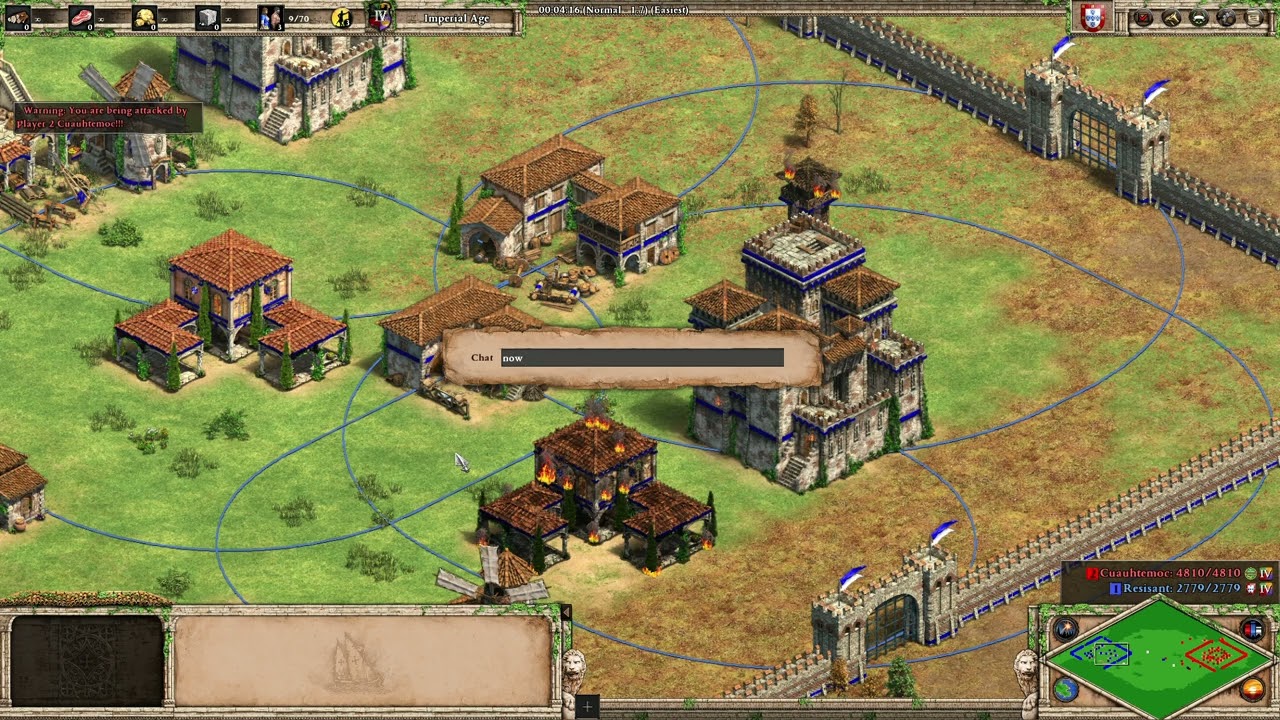Click the golden horn button in top bar
Image resolution: width=1280 pixels, height=720 pixels.
click(1172, 17)
